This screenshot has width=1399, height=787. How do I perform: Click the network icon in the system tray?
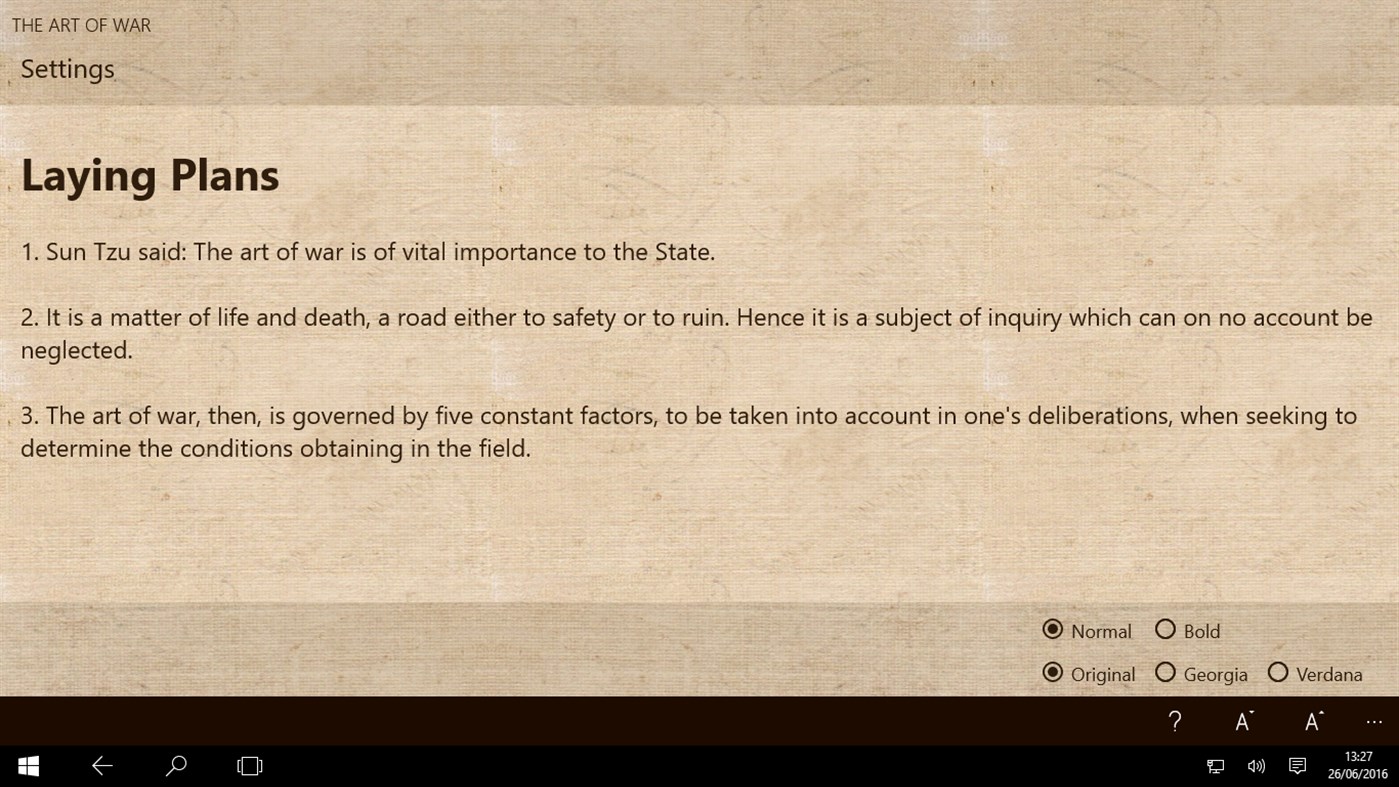(1215, 765)
